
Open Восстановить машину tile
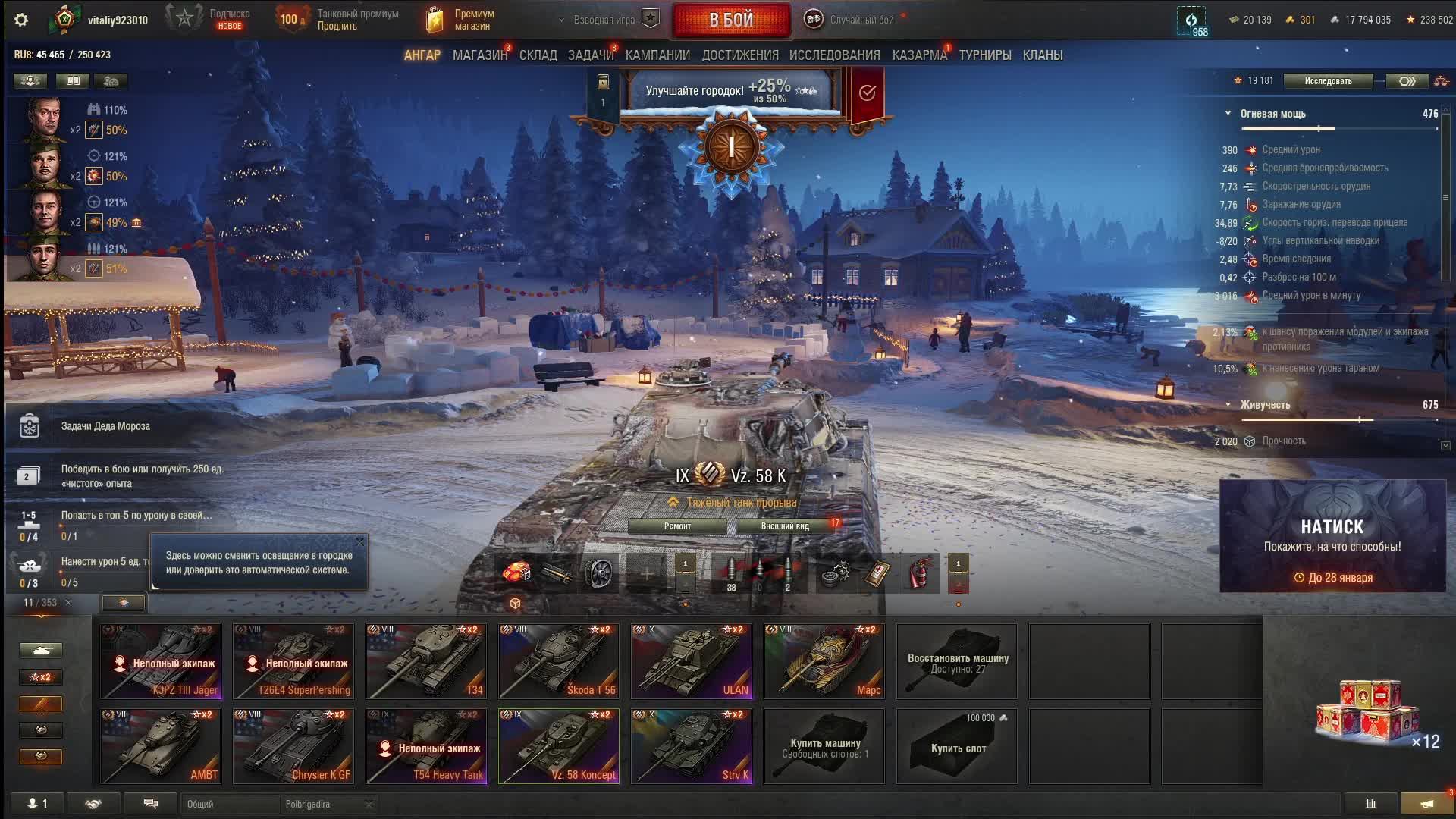pos(957,661)
